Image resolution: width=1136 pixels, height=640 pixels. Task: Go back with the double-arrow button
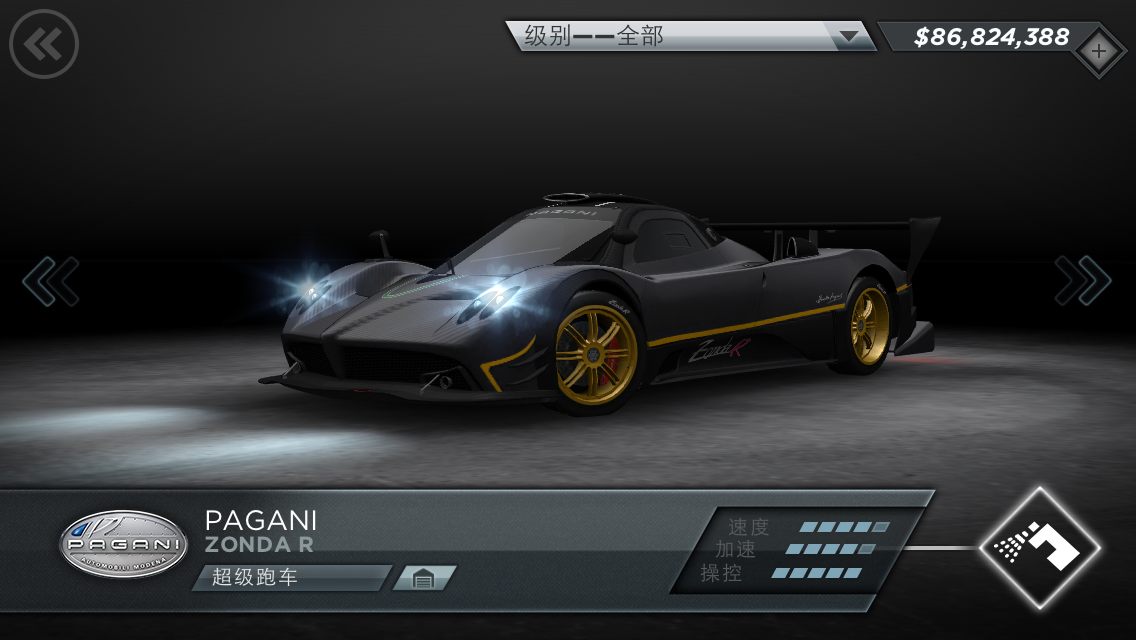44,43
